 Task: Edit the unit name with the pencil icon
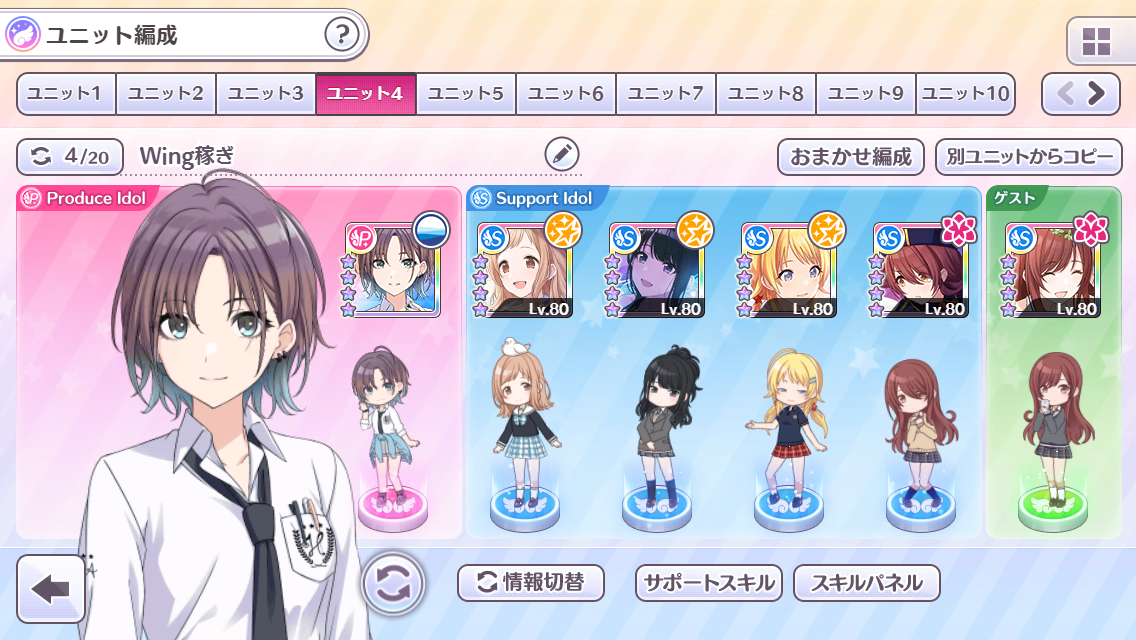point(562,154)
